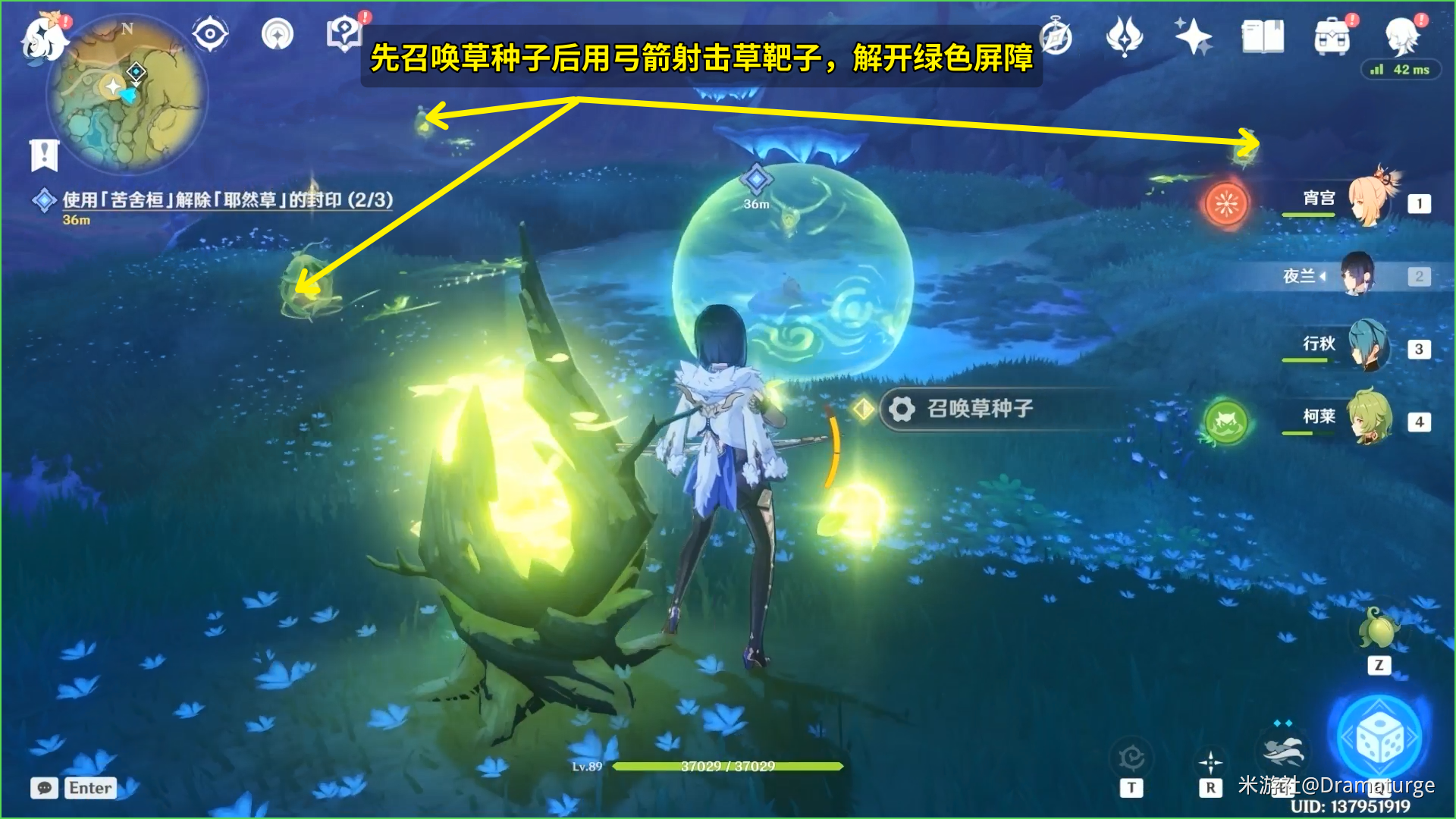The height and width of the screenshot is (819, 1456).
Task: Use the green seed gadget
Action: click(x=1379, y=631)
